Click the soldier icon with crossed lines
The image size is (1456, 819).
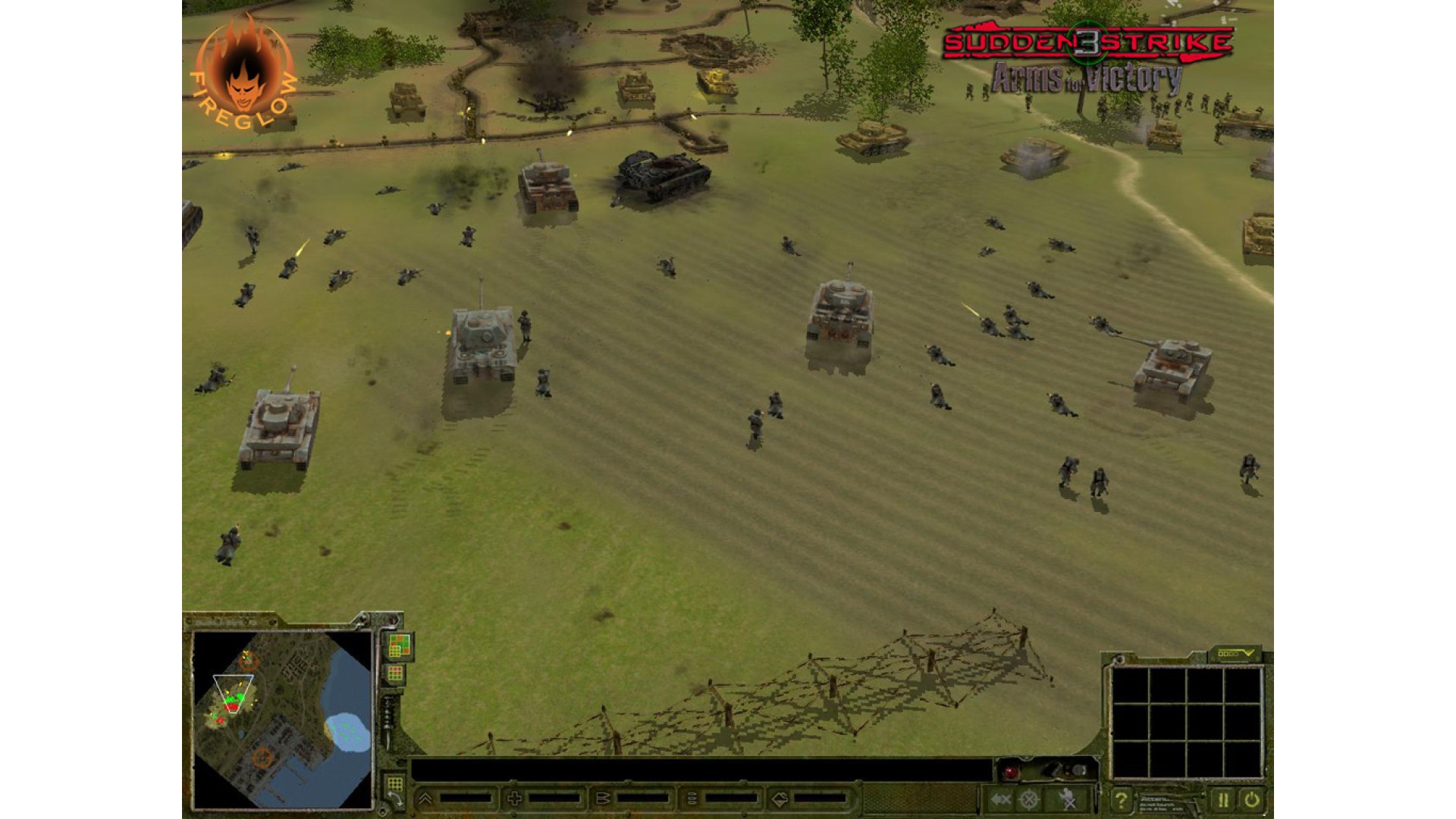1068,799
